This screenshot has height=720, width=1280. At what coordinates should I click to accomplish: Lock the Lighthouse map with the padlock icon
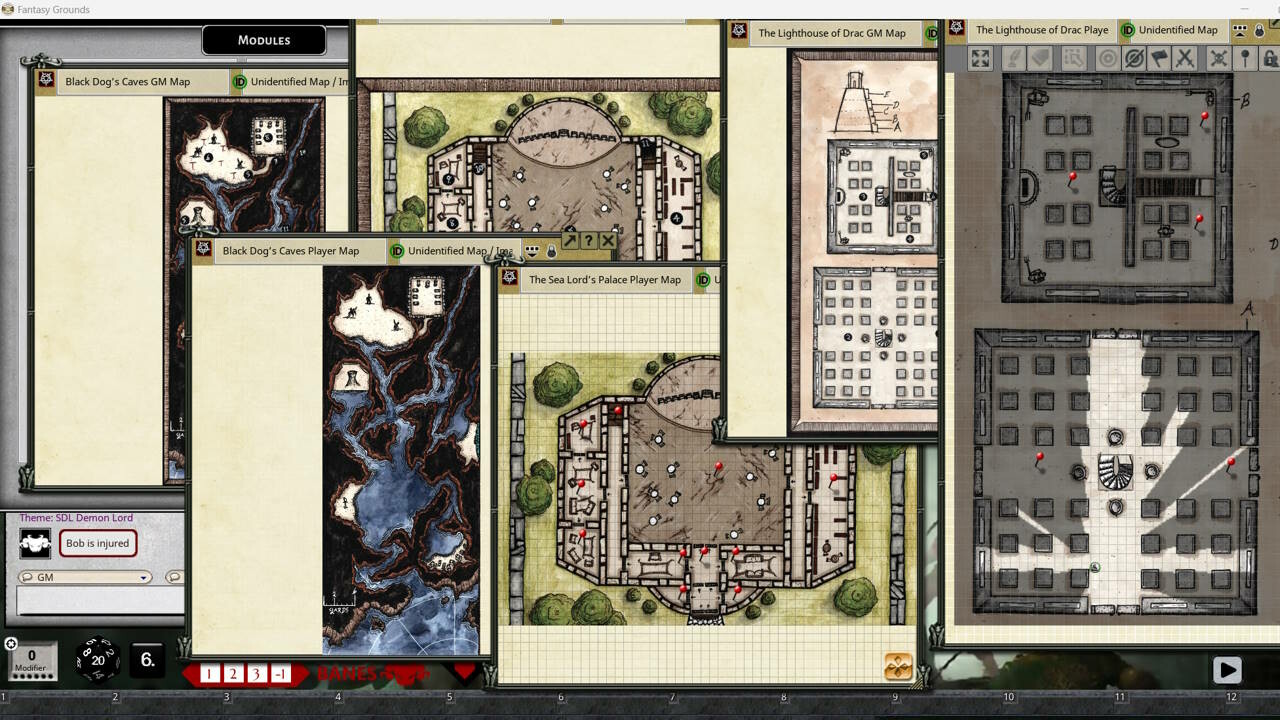(x=1270, y=59)
